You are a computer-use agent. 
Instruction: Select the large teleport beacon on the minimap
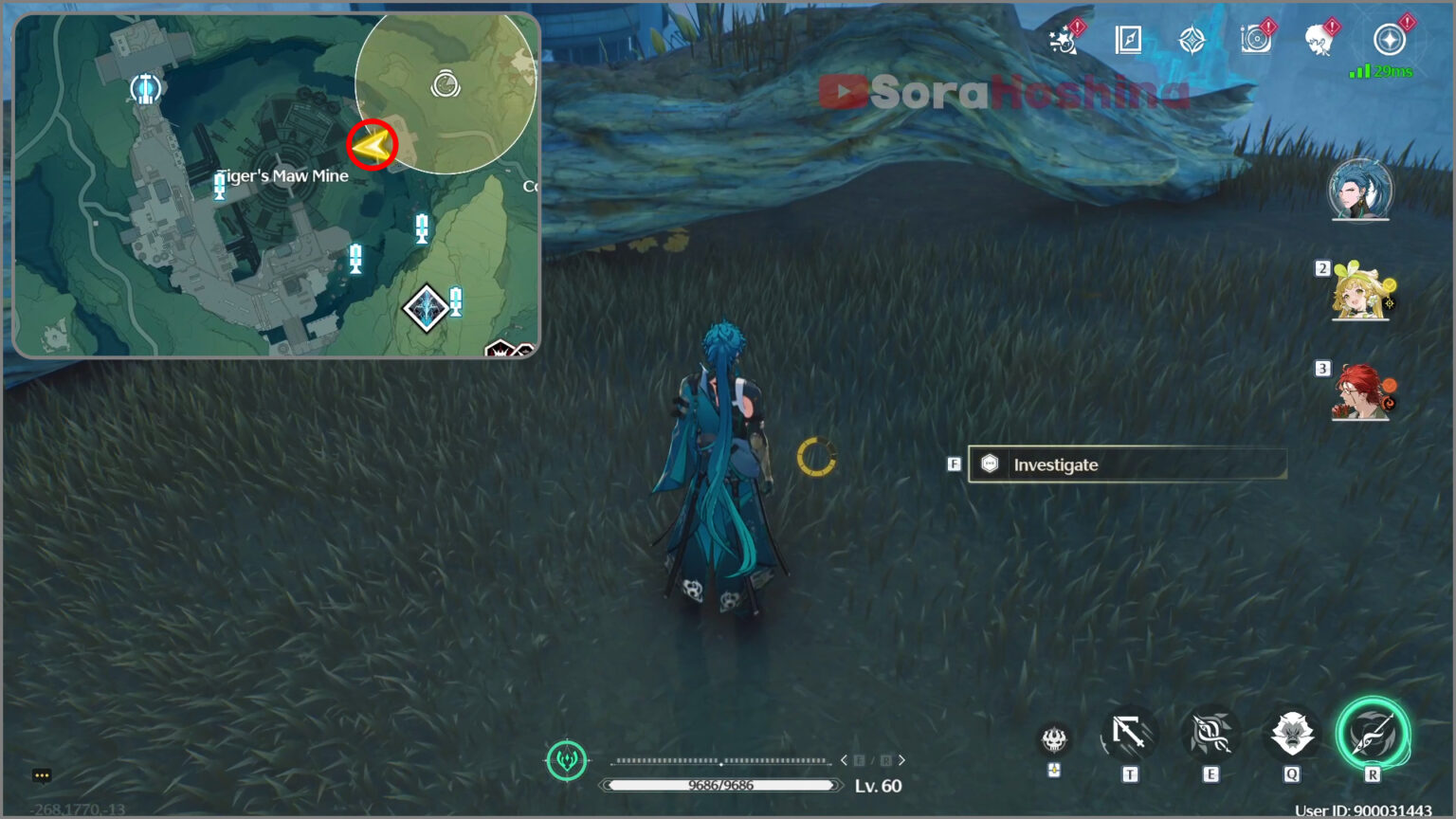click(145, 89)
